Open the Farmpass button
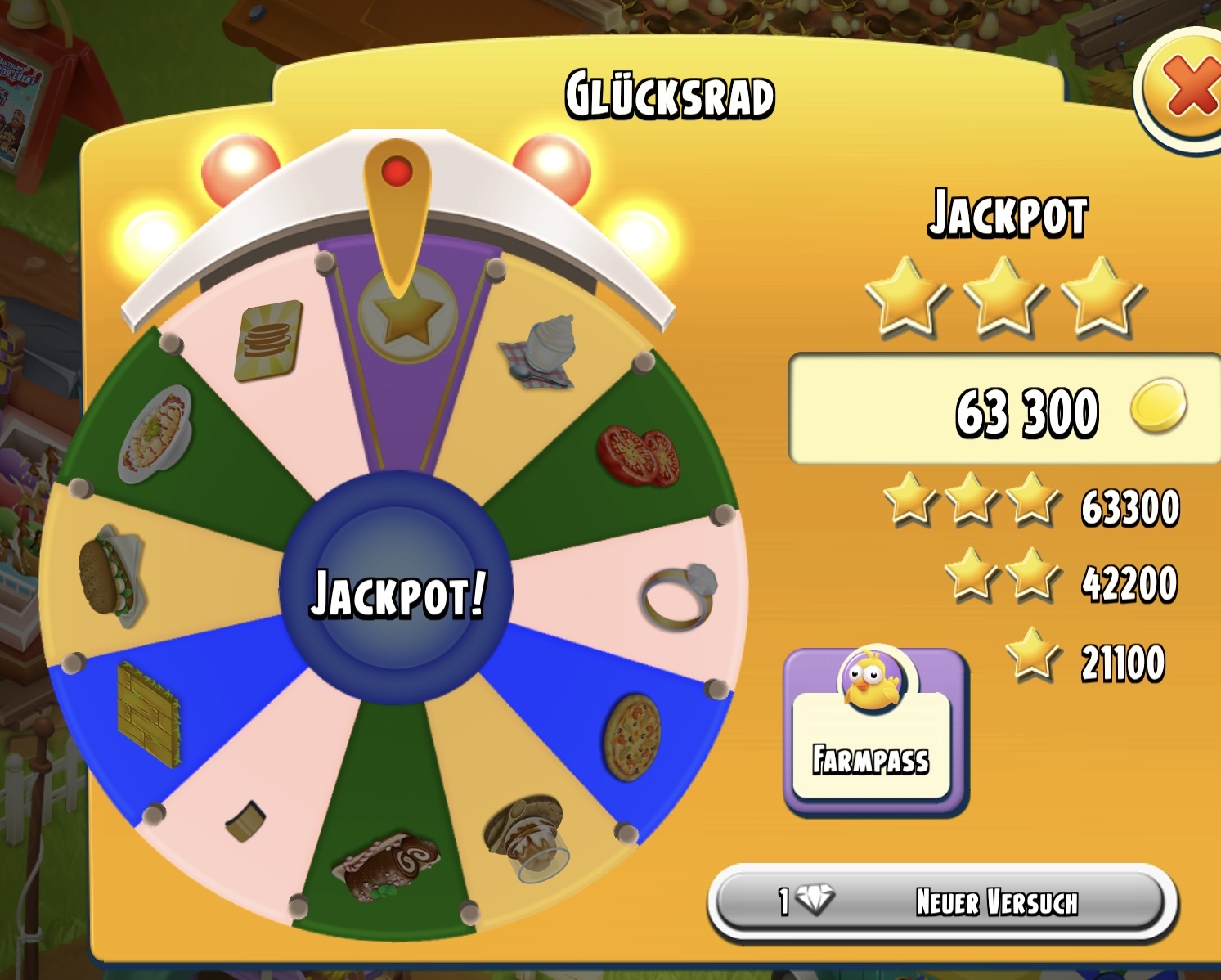Image resolution: width=1221 pixels, height=980 pixels. (x=873, y=731)
